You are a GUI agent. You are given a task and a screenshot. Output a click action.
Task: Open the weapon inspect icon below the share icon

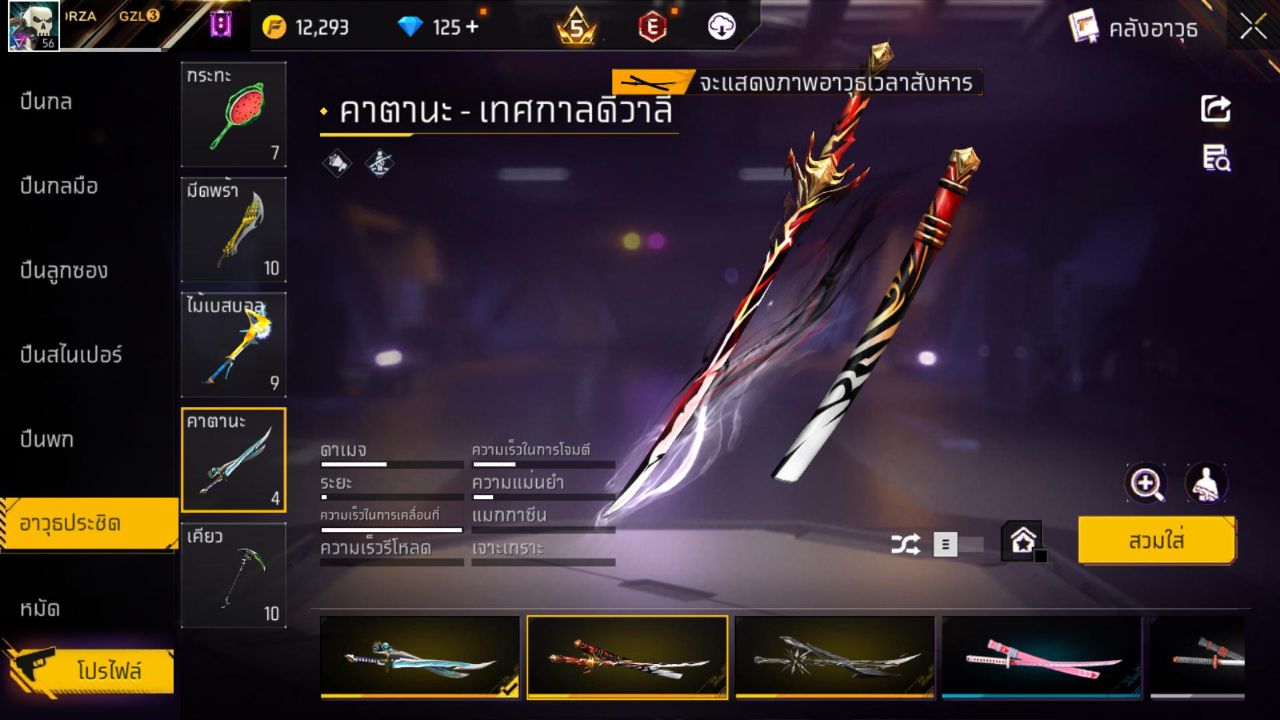tap(1215, 158)
